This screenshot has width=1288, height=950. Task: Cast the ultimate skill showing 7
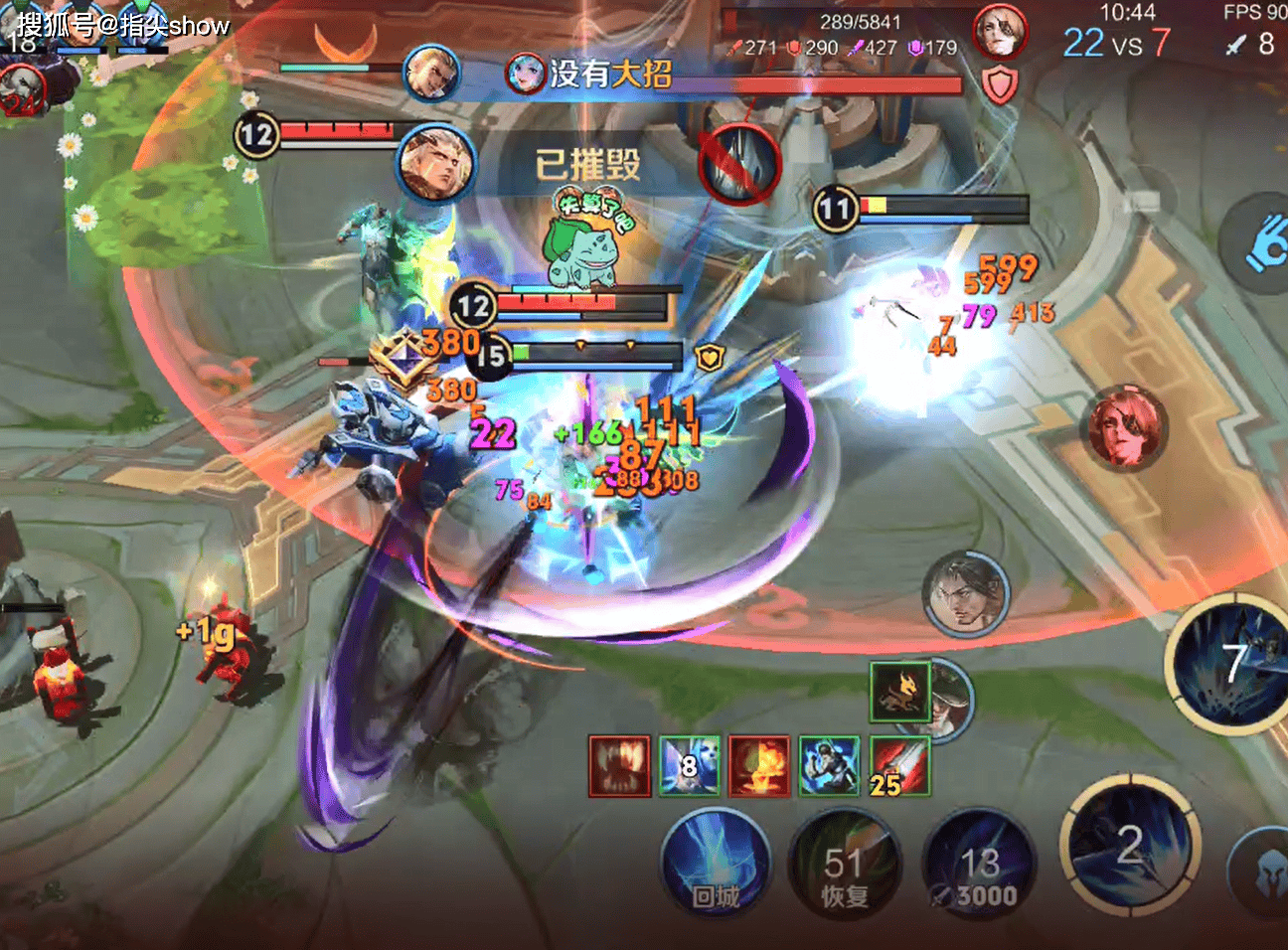click(1232, 664)
